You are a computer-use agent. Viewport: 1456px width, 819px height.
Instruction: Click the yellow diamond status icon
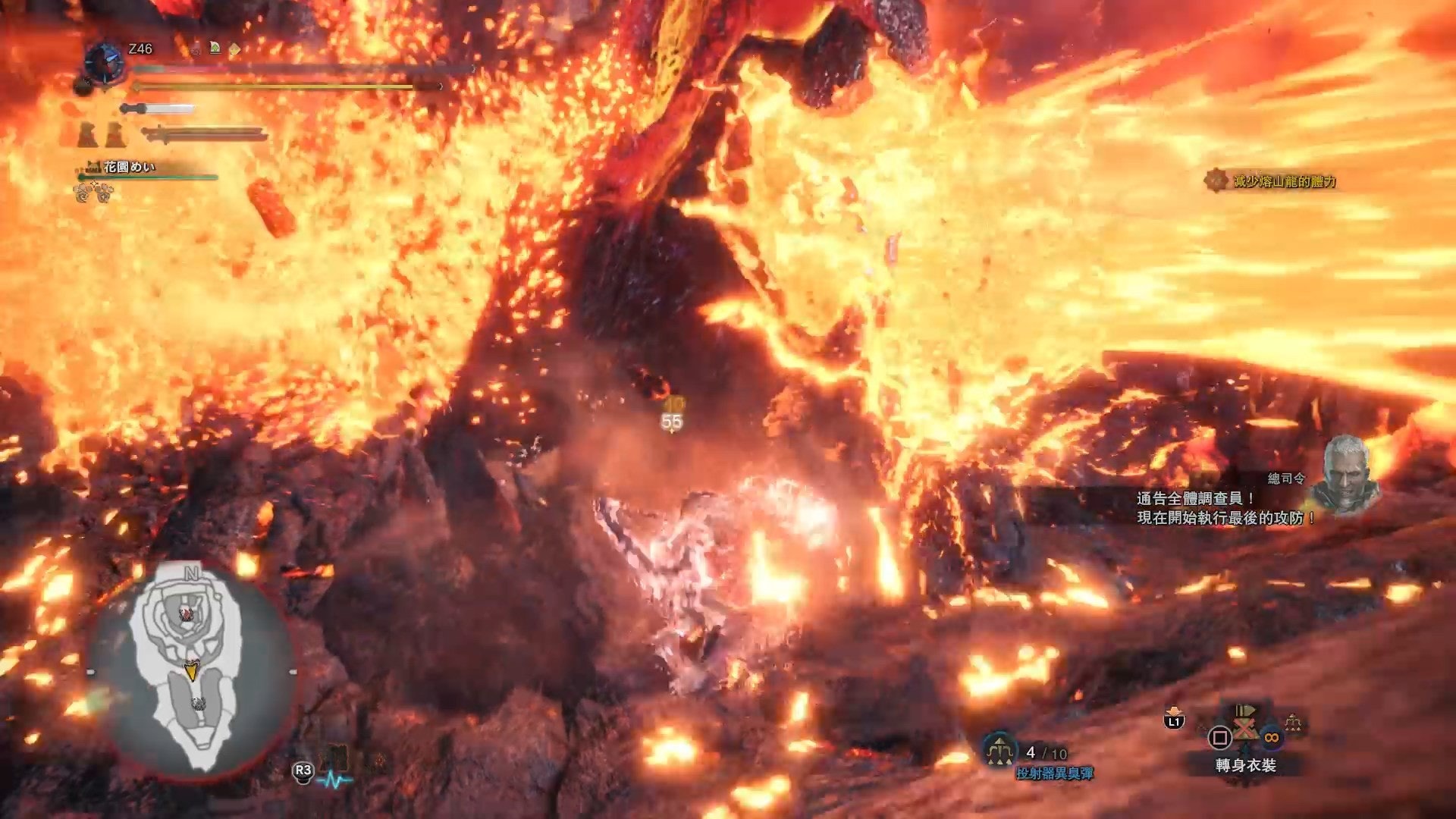(234, 49)
